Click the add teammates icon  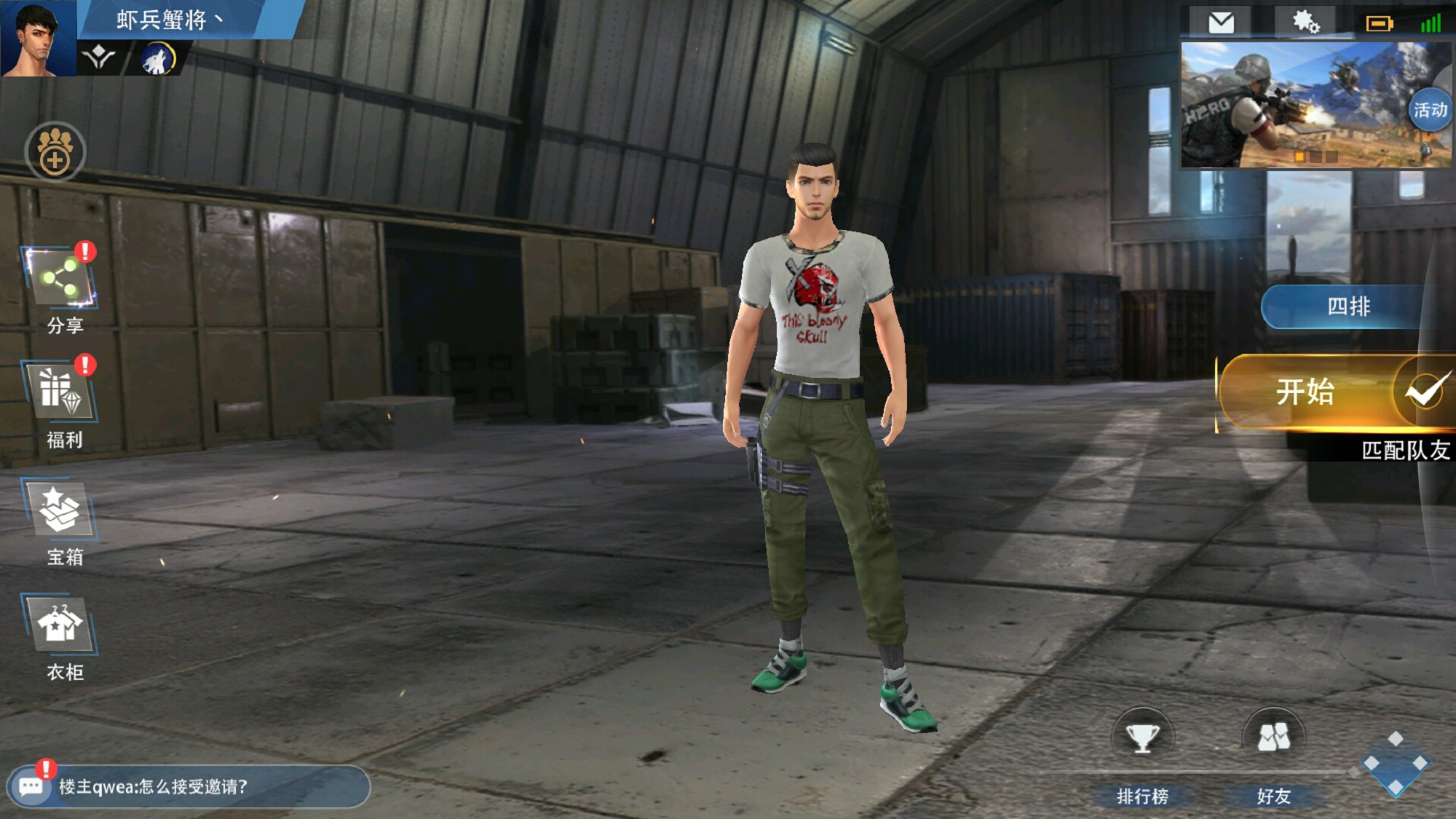[x=55, y=151]
